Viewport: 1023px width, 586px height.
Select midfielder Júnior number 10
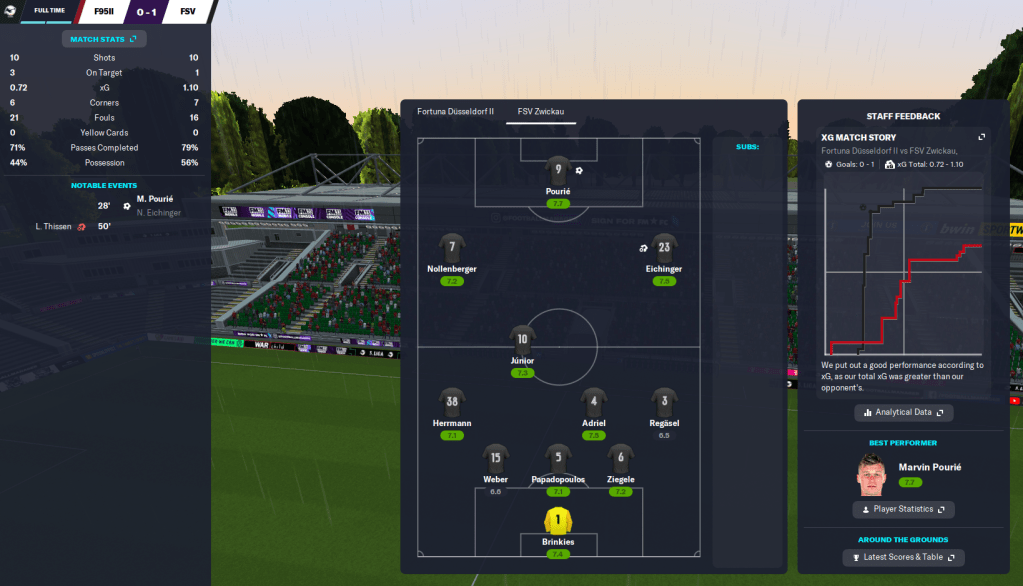pos(522,341)
